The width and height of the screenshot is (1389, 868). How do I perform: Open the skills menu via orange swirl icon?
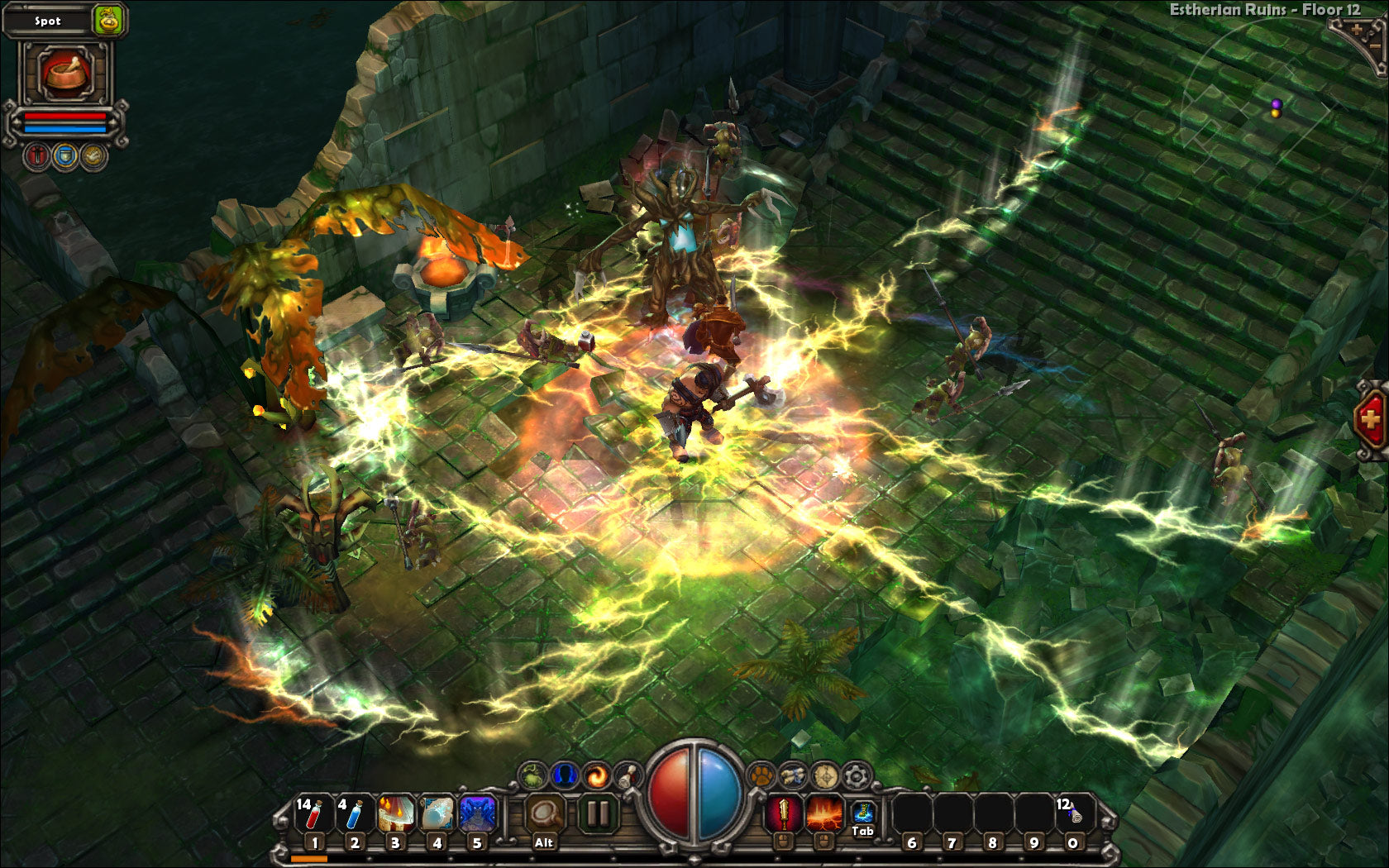(594, 774)
